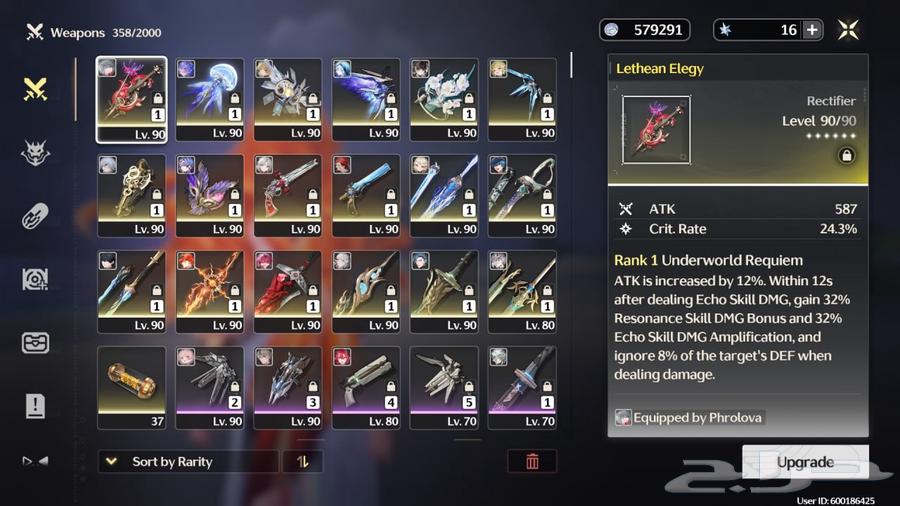Open the Sort by Rarity dropdown

coord(188,462)
